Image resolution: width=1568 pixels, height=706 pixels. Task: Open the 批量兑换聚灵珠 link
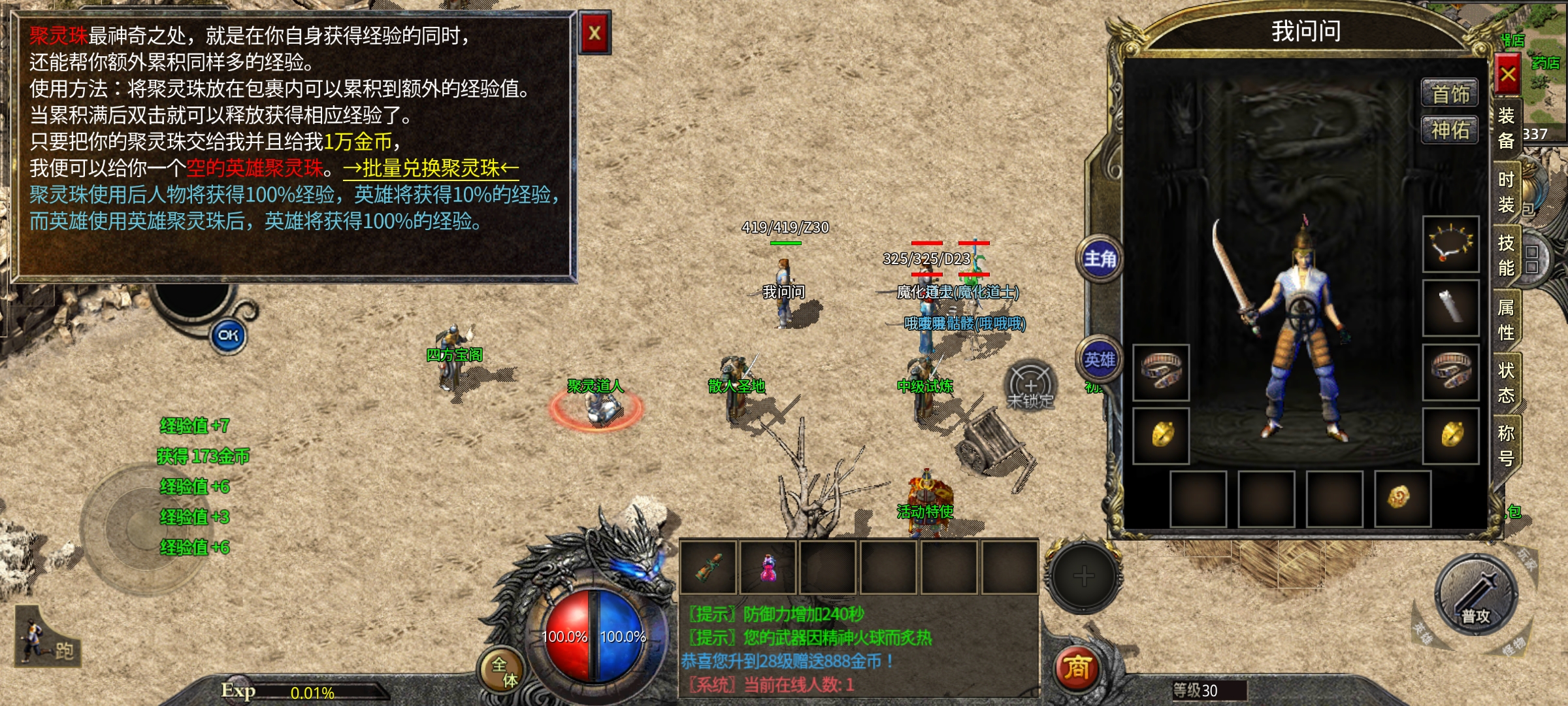coord(431,169)
